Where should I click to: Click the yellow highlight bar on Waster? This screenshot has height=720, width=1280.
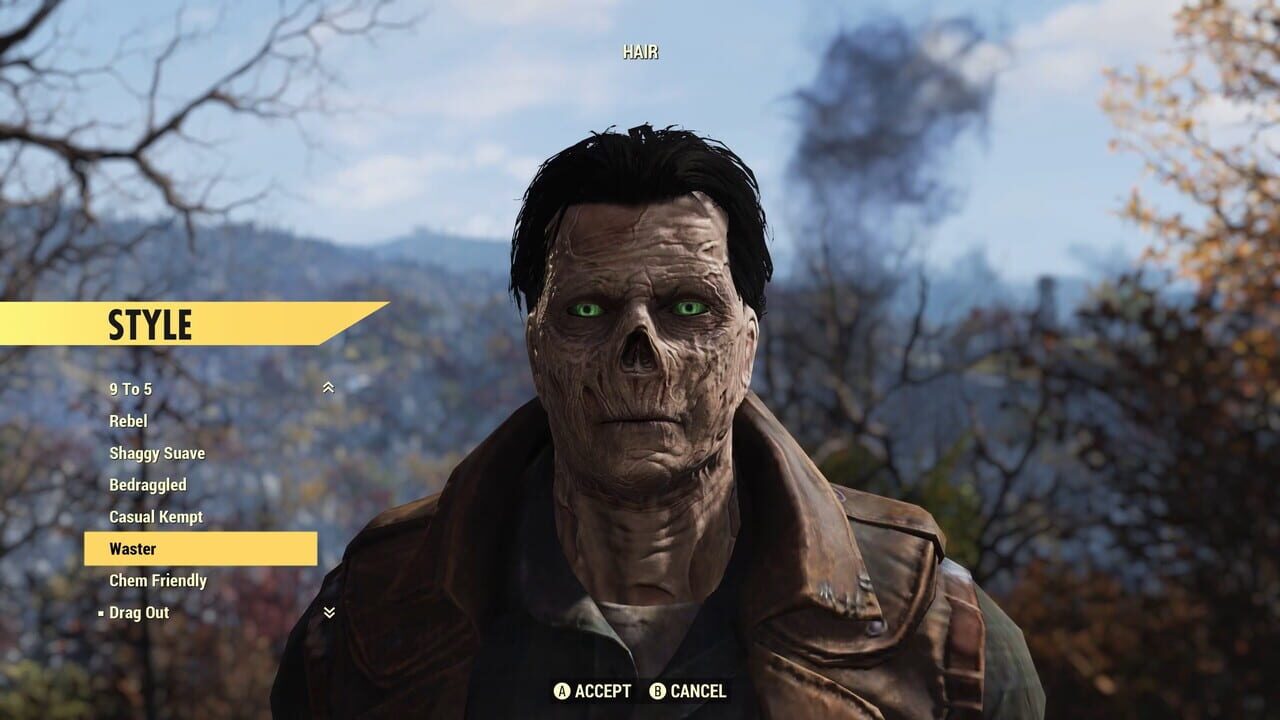click(x=200, y=548)
